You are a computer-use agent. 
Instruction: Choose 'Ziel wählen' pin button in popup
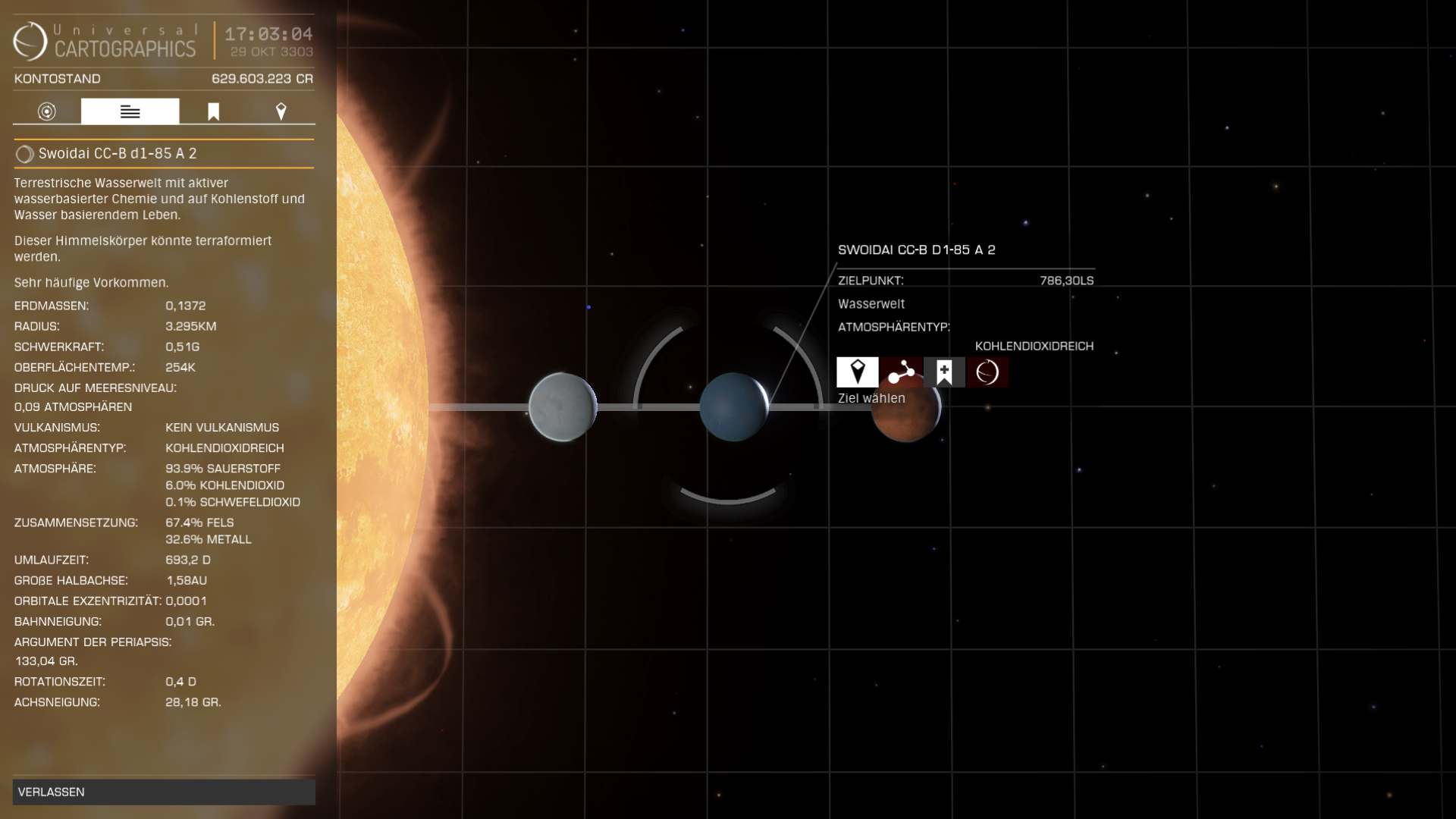pos(858,372)
